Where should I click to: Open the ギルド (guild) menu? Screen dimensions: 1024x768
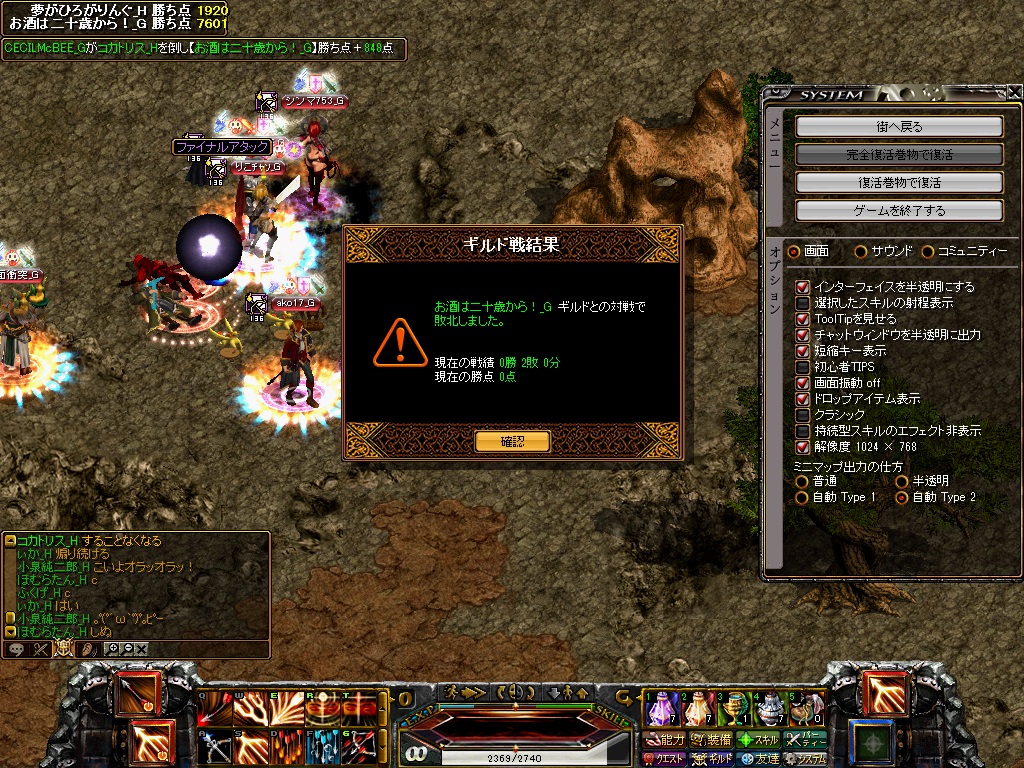[x=712, y=760]
